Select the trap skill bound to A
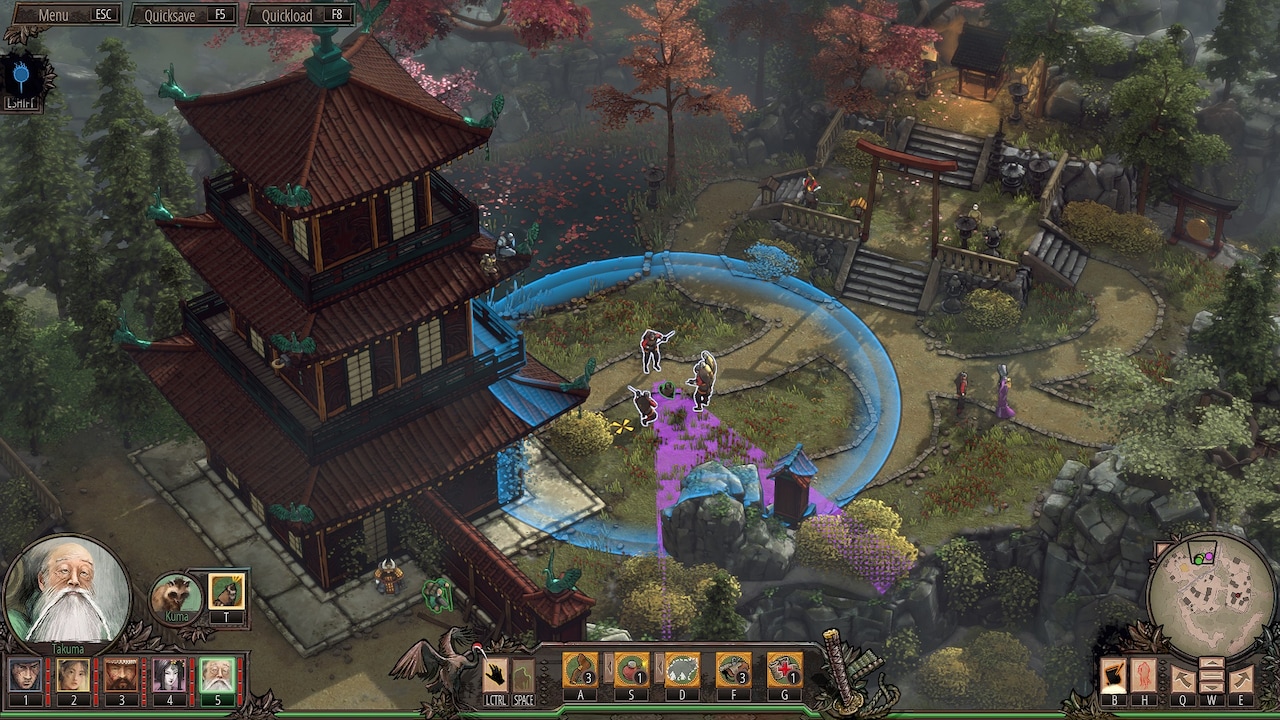 click(580, 670)
